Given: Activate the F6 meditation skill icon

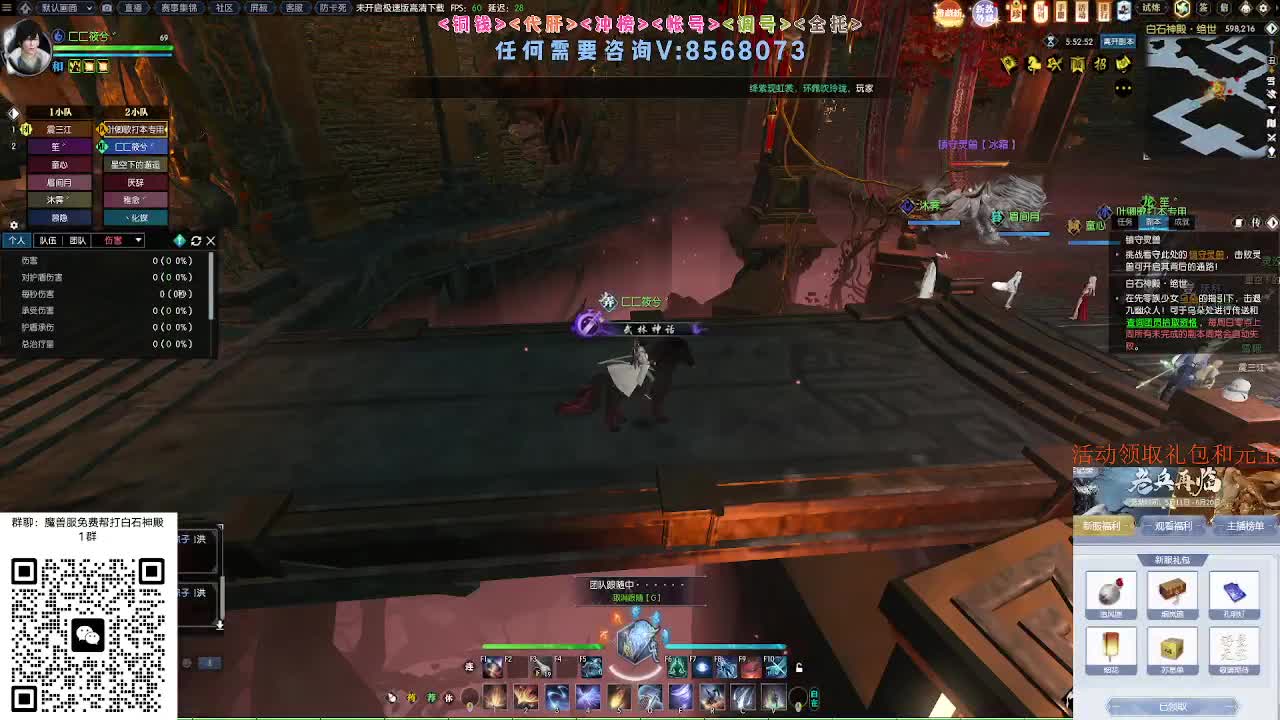Looking at the screenshot, I should 678,668.
